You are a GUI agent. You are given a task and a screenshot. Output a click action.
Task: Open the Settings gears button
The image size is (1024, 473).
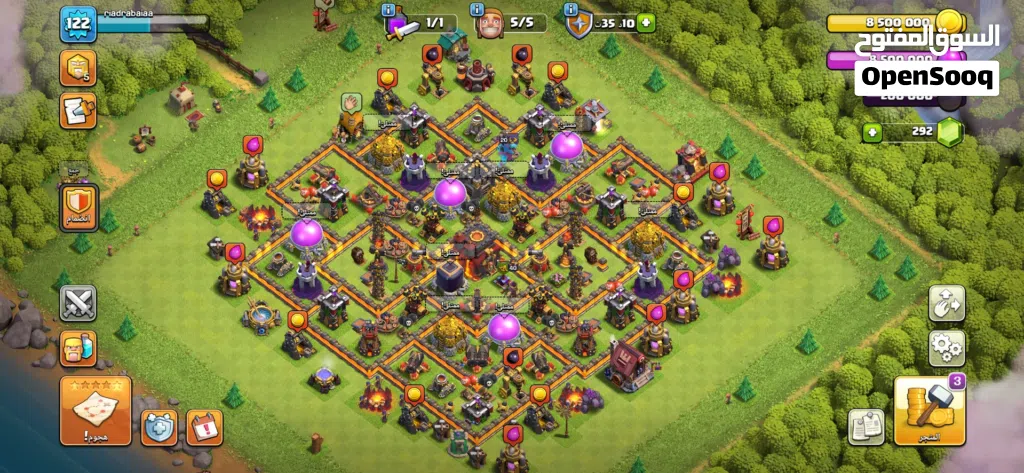coord(946,347)
